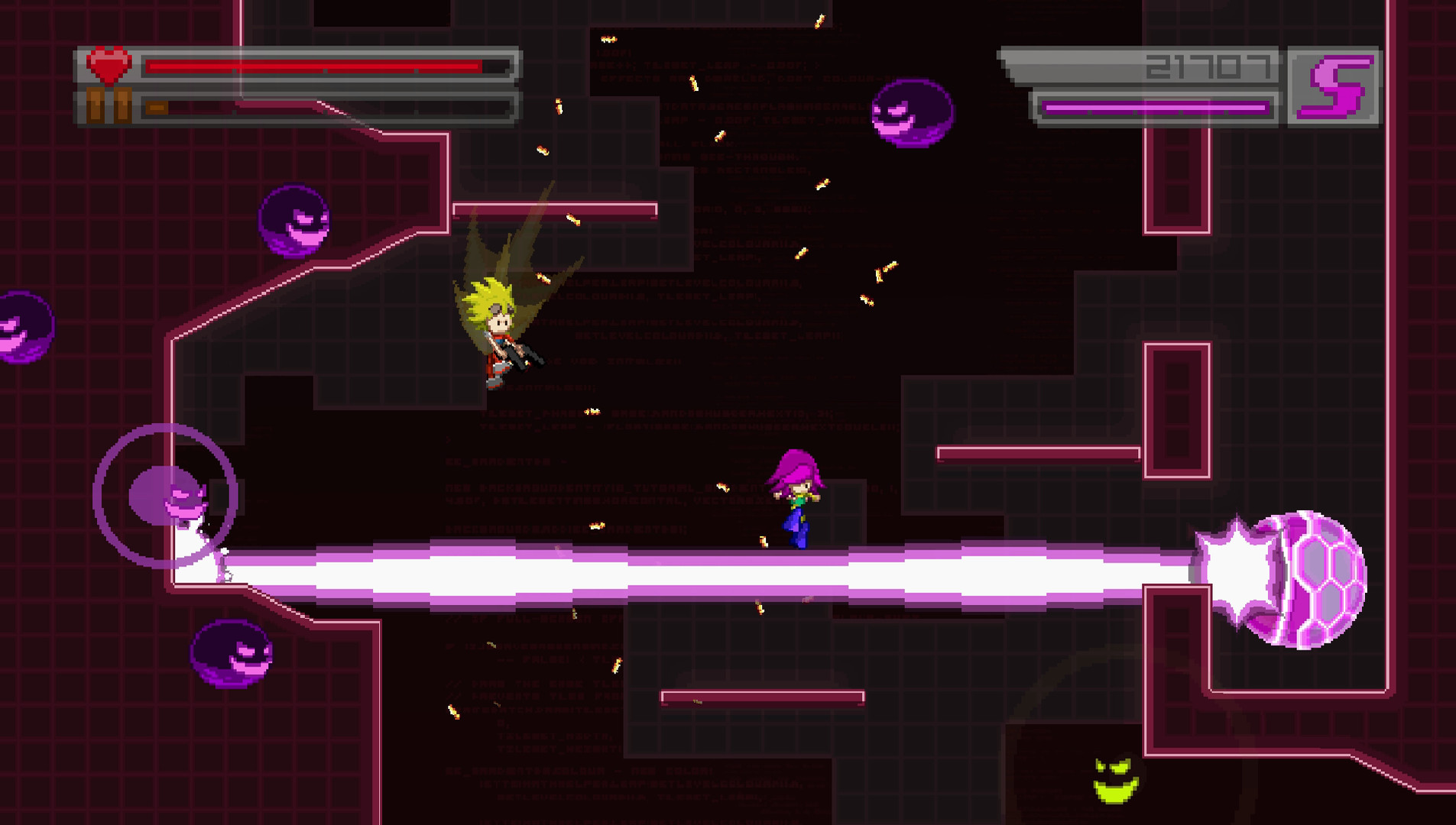Click the purple energy meter bar
The height and width of the screenshot is (825, 1456).
1154,107
